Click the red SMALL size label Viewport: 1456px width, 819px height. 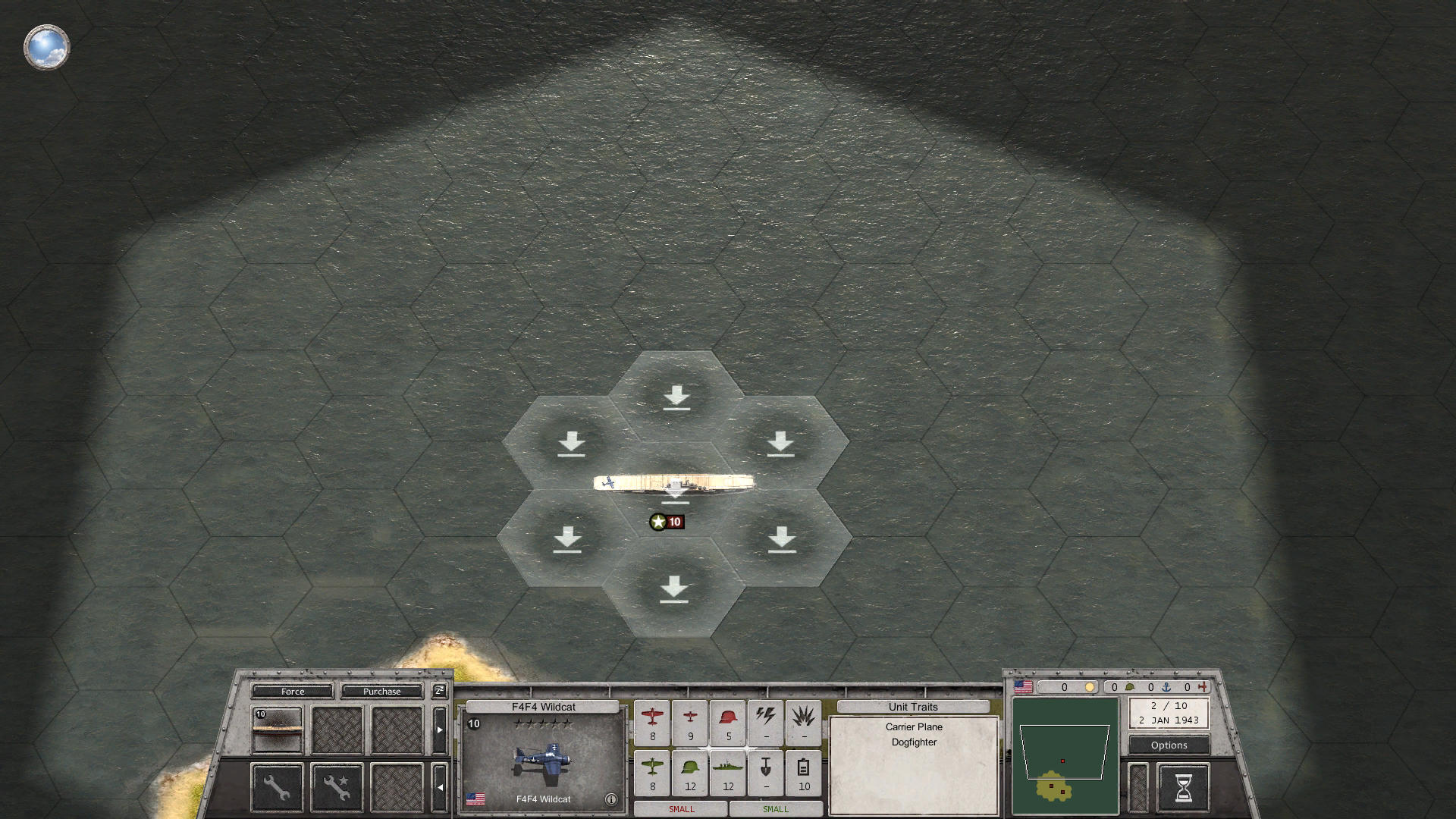tap(680, 809)
